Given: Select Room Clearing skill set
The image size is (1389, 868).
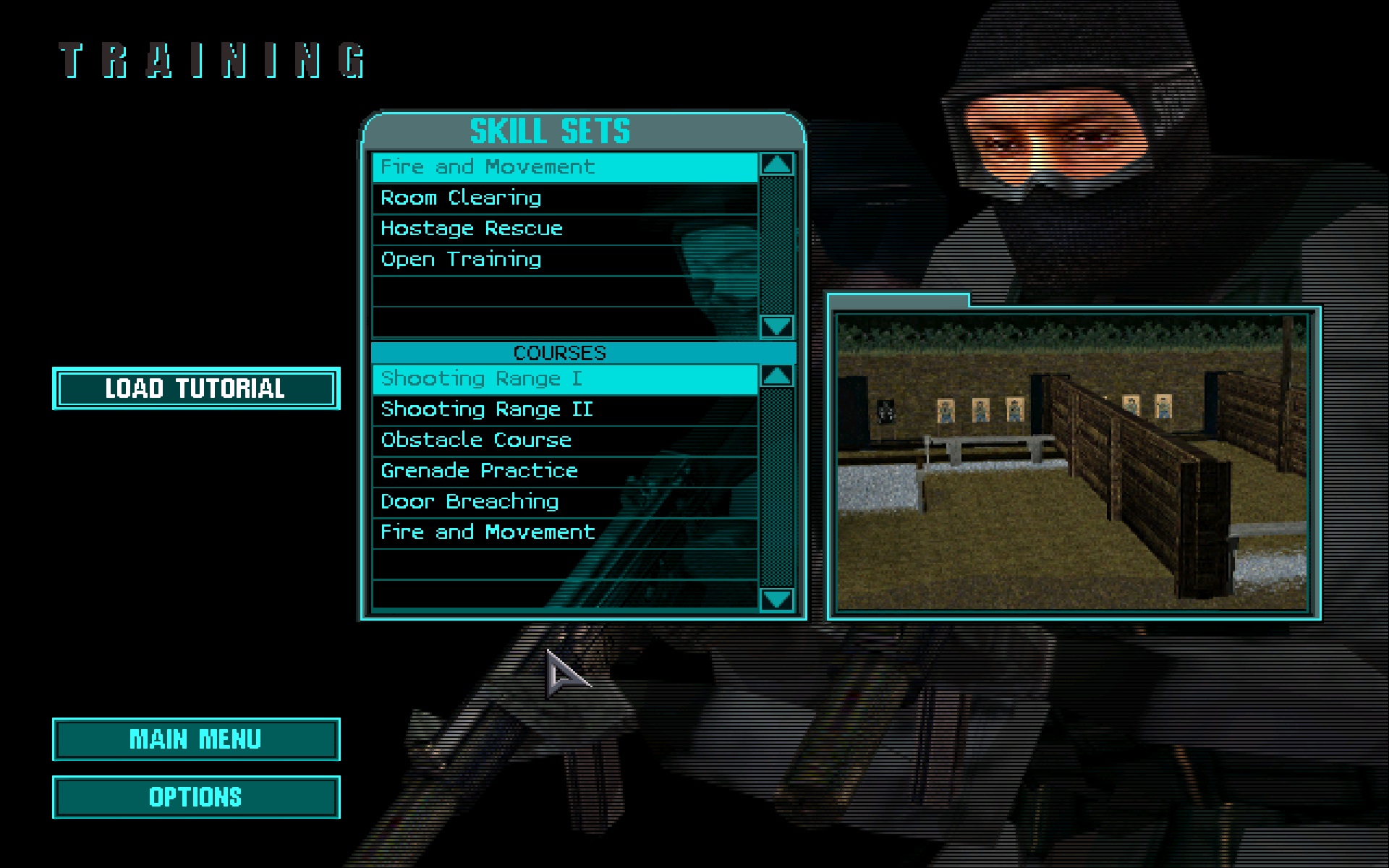Looking at the screenshot, I should point(557,197).
